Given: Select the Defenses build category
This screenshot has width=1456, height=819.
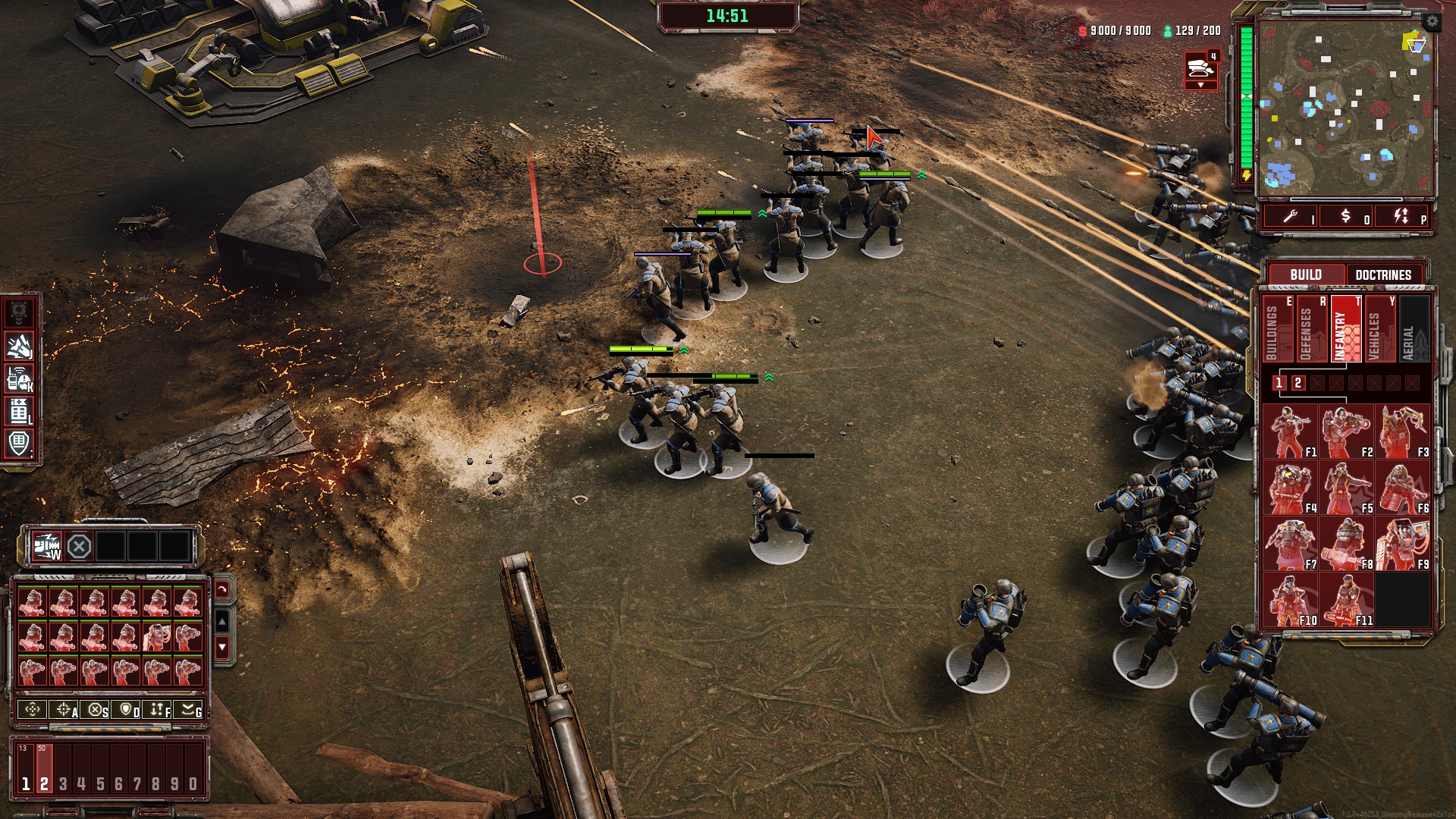Looking at the screenshot, I should tap(1310, 328).
